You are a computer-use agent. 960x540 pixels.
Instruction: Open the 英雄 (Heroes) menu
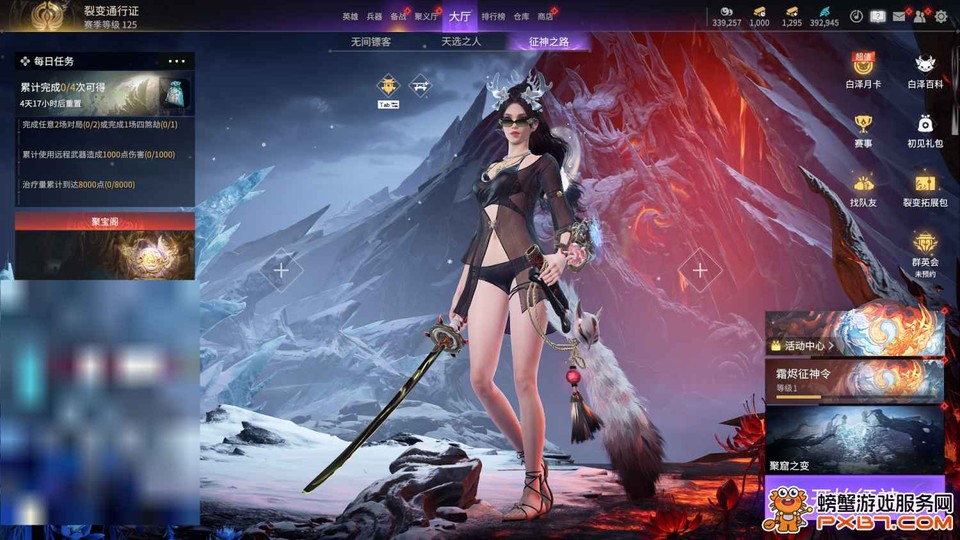(x=349, y=17)
